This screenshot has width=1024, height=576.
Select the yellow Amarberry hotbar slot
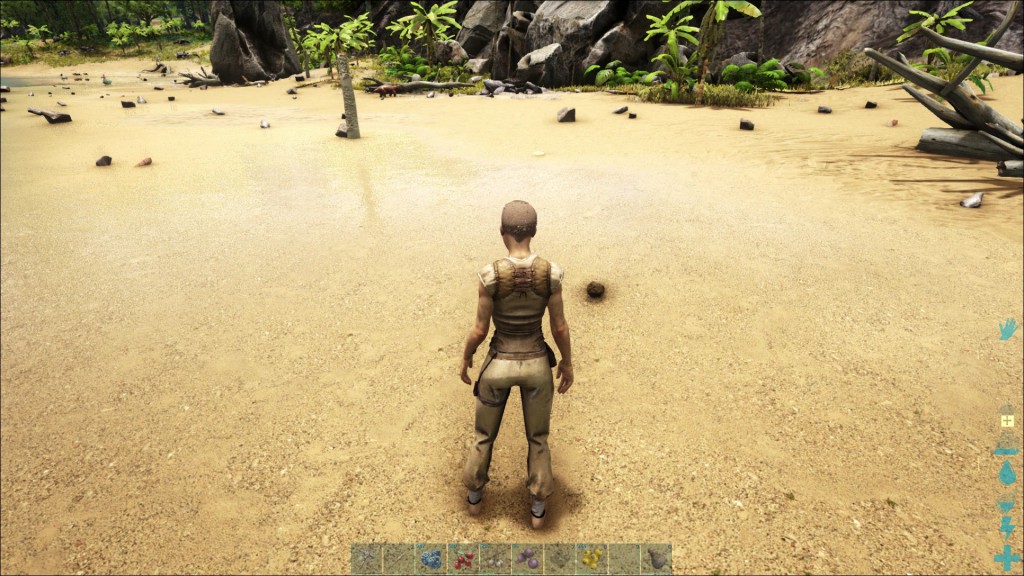point(591,559)
